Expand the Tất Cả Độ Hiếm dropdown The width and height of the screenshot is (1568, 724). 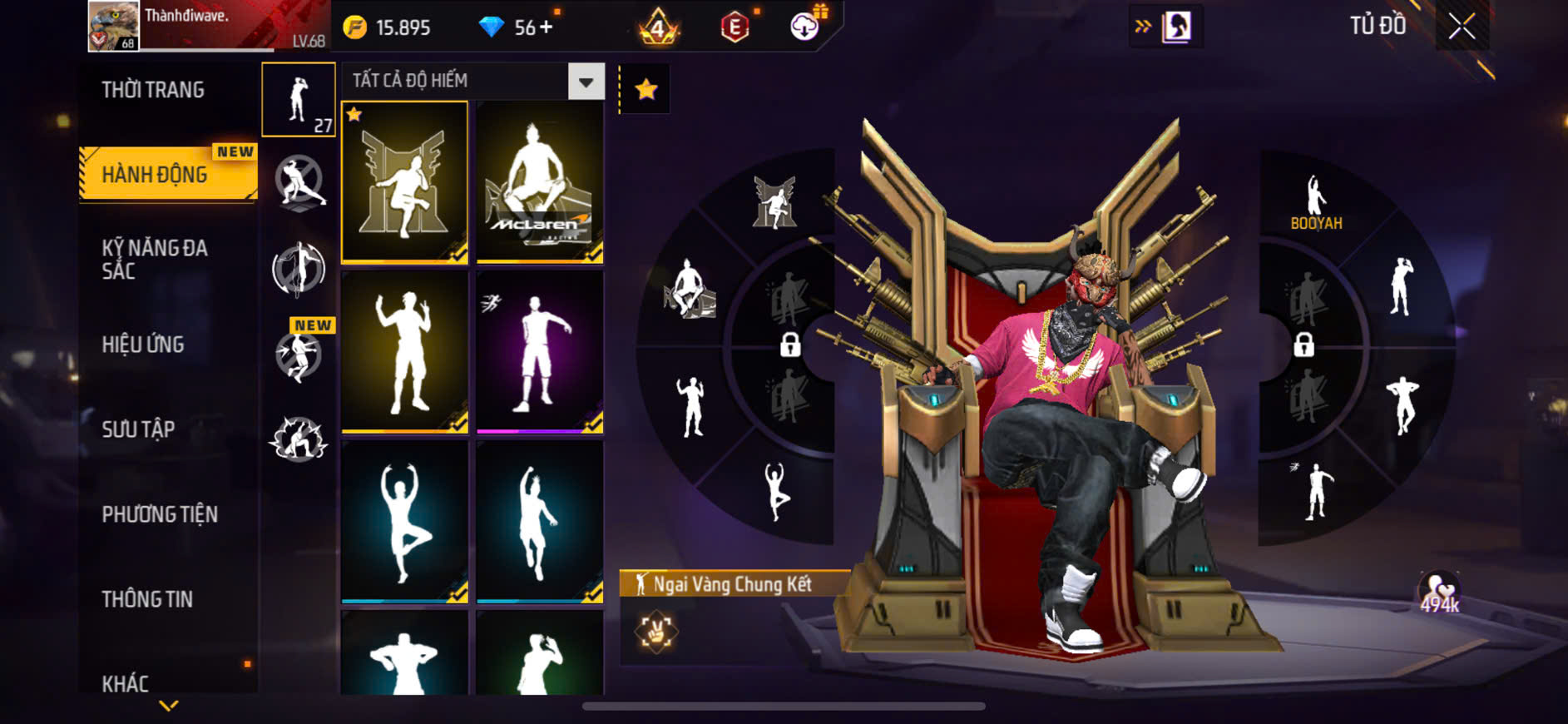point(586,82)
